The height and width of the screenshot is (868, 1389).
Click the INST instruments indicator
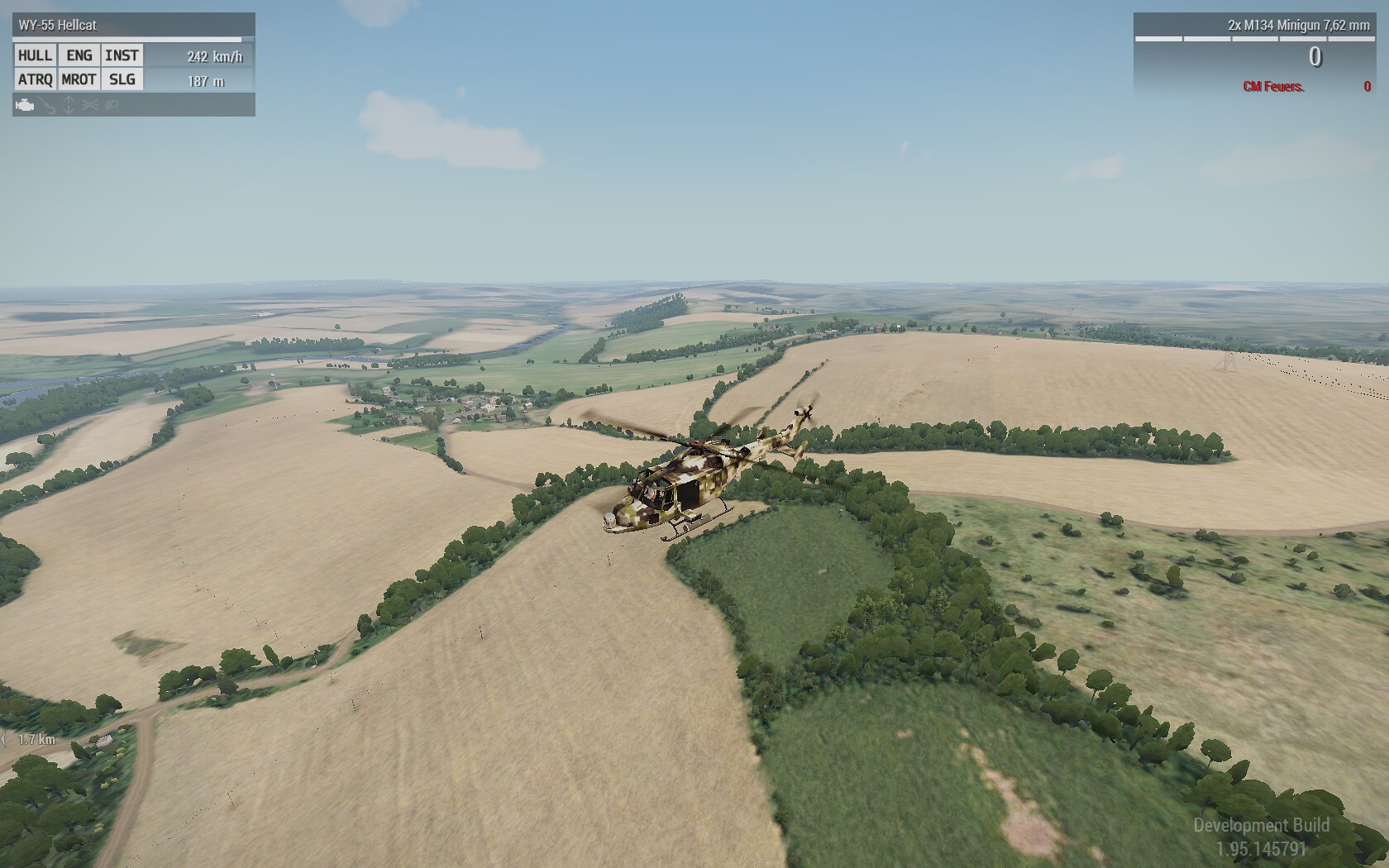[x=122, y=55]
